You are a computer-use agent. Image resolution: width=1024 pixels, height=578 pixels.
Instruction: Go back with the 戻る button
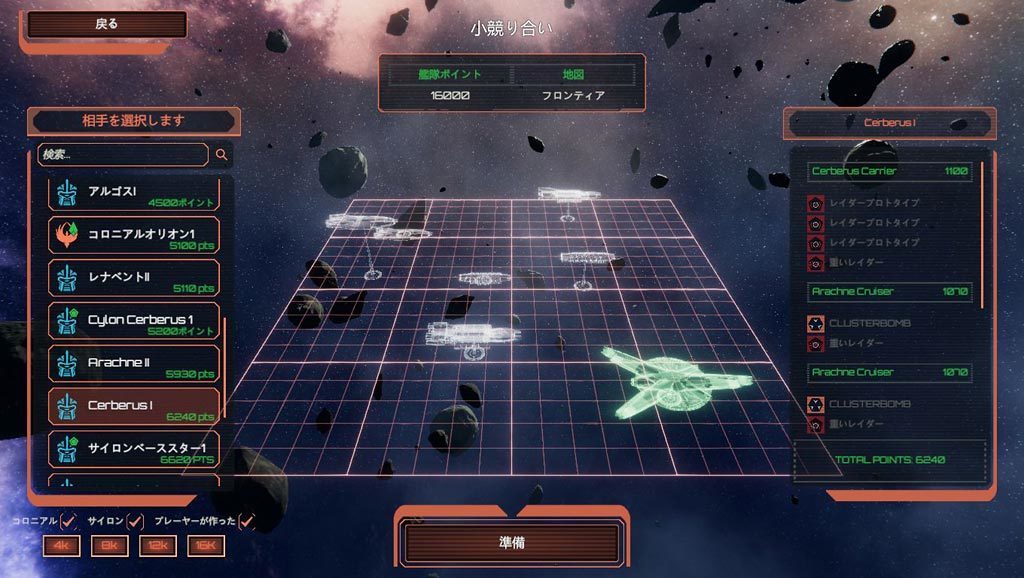(x=107, y=25)
